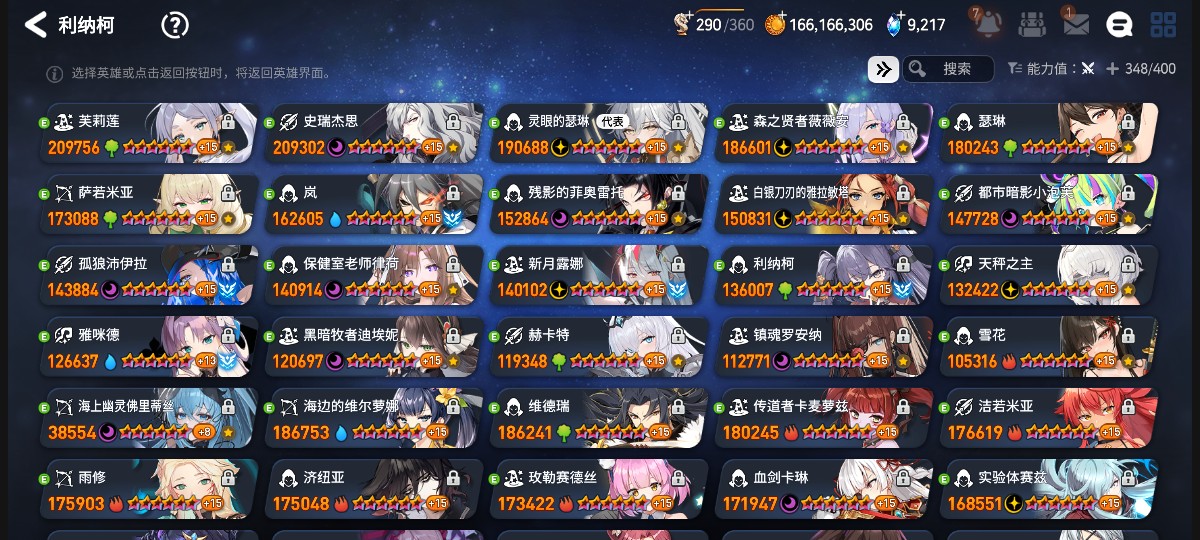Click the 搜索 hero search box

[x=948, y=69]
